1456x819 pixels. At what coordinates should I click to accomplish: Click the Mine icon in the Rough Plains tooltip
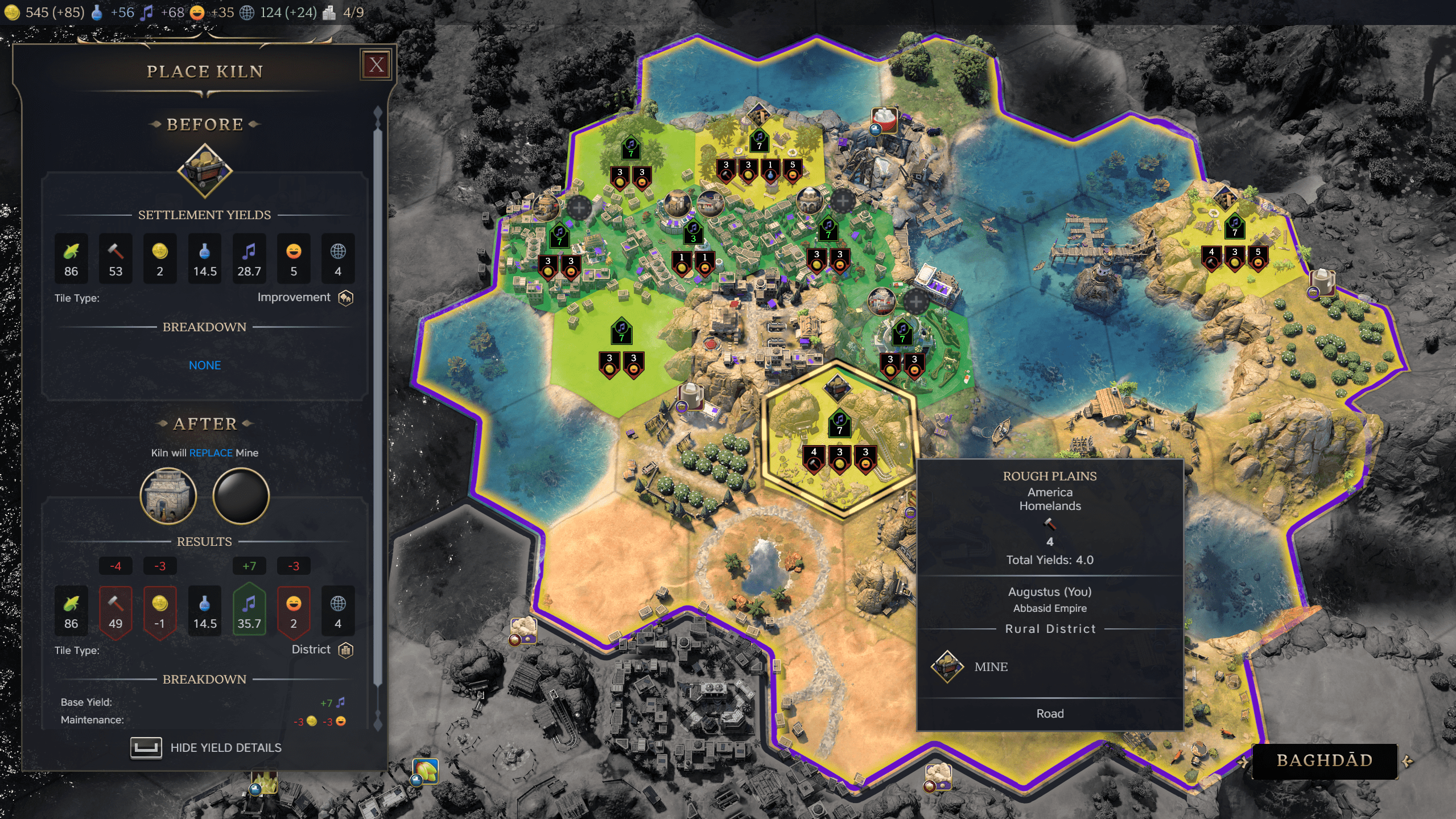[946, 666]
